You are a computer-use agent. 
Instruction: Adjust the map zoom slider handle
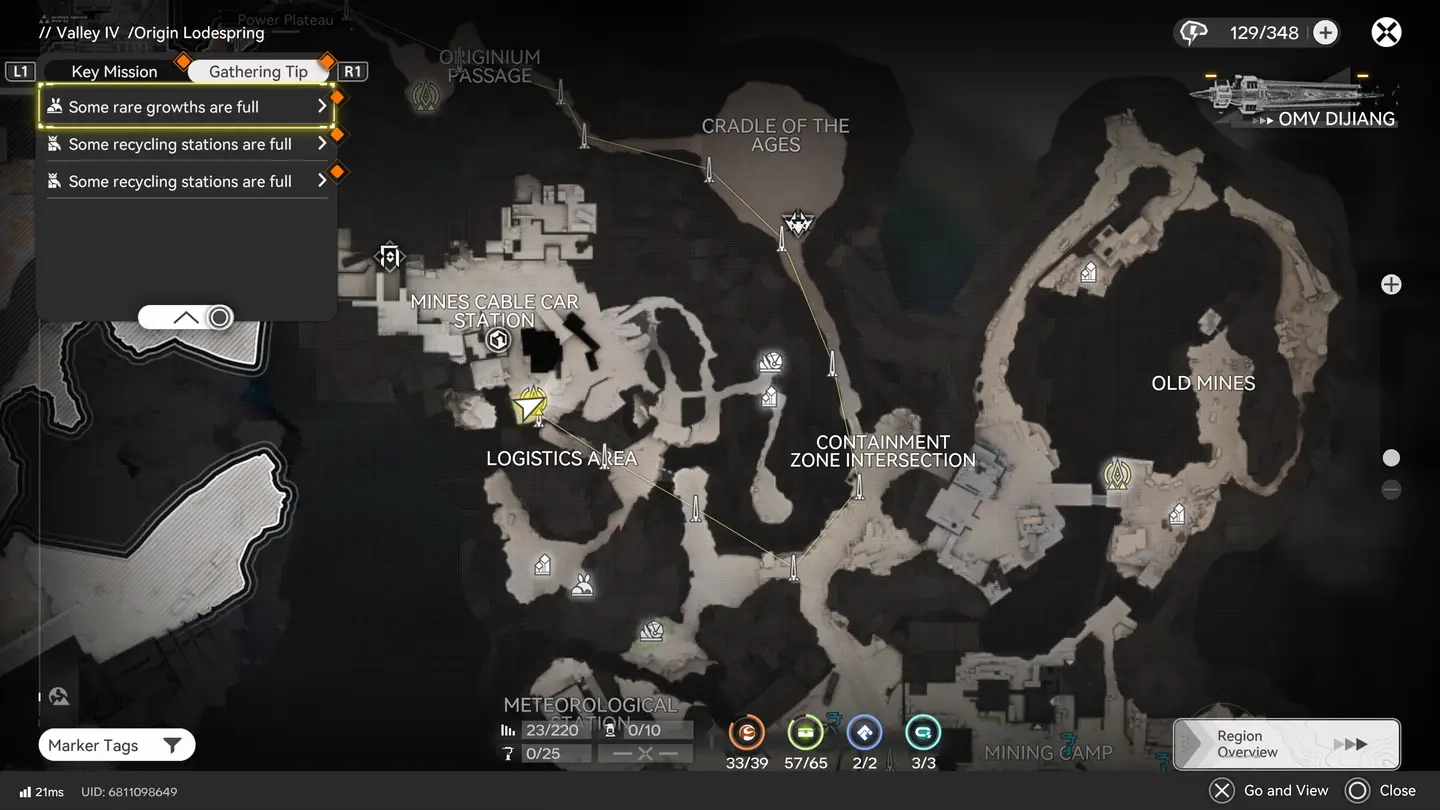click(1391, 458)
